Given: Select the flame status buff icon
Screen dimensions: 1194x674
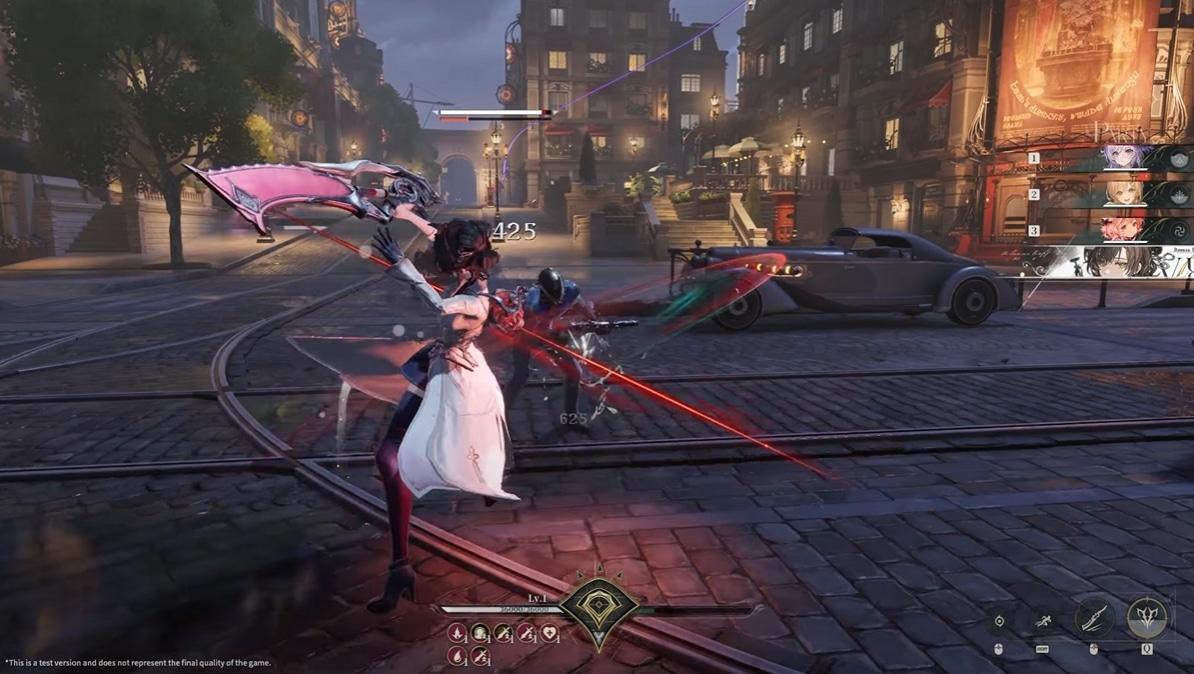Looking at the screenshot, I should click(457, 632).
